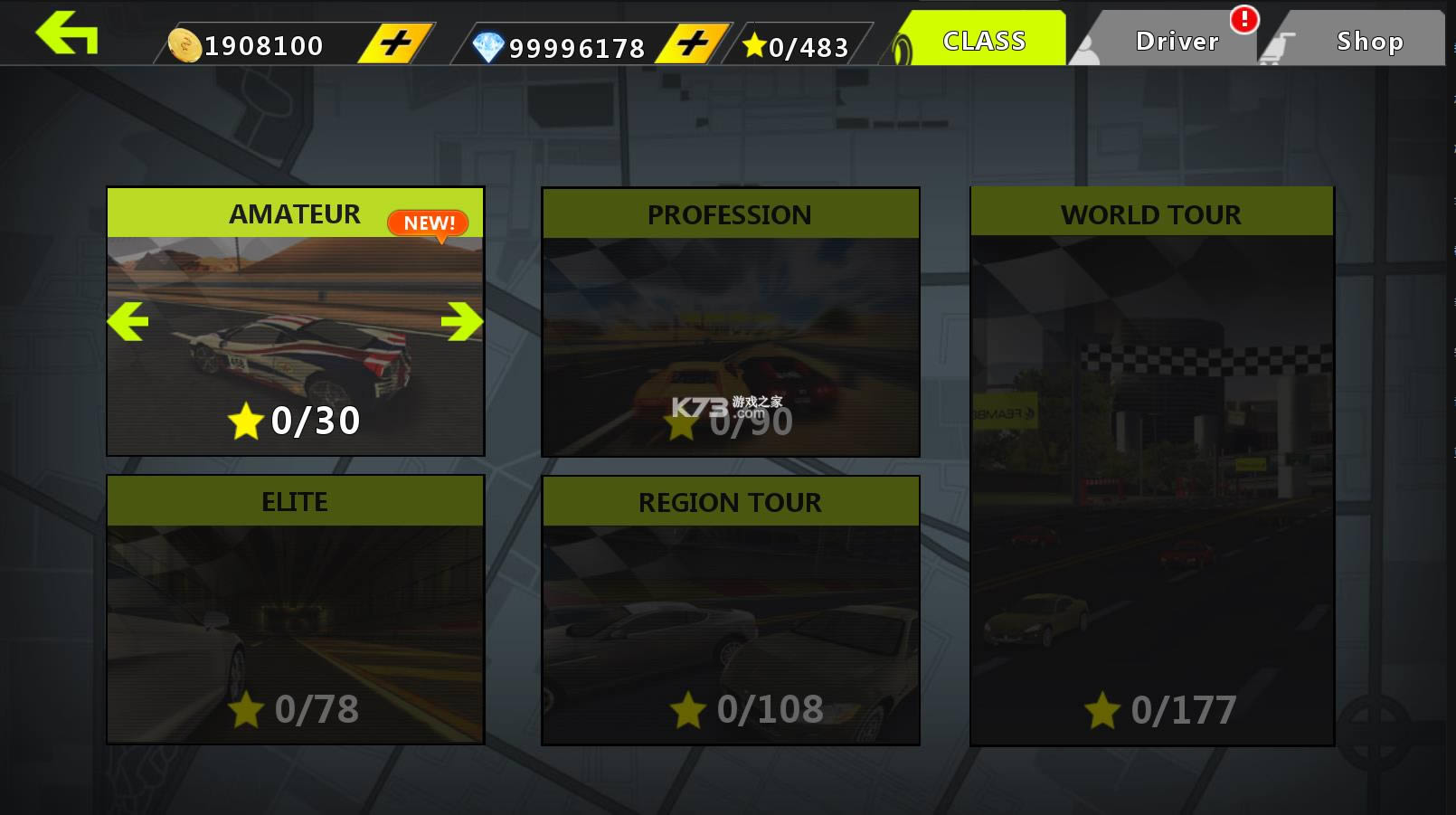Switch to the CLASS tab
Screen dimensions: 1456x815
[983, 40]
